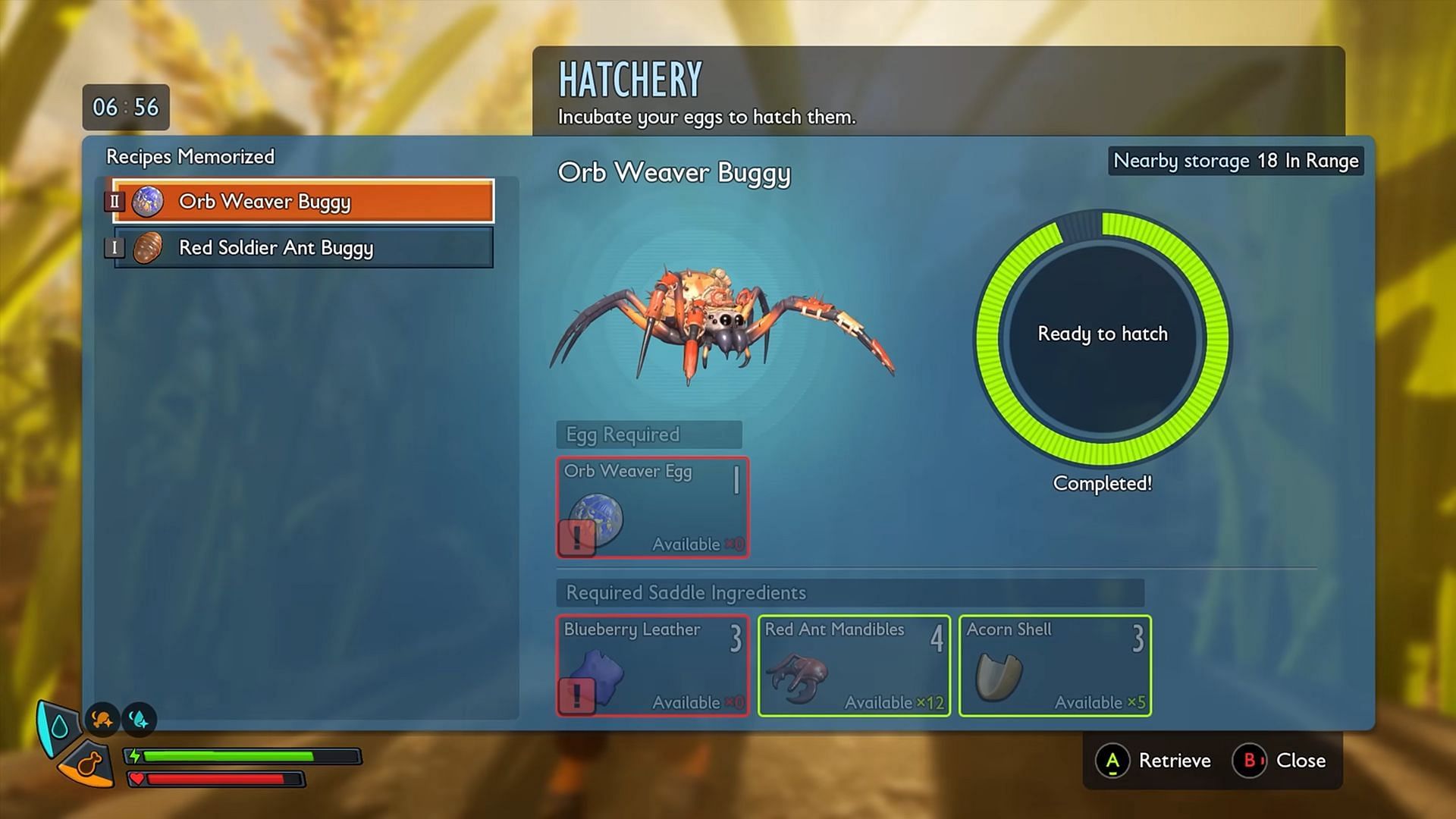Inspect the Red Ant Mandibles ingredient
Screen dimensions: 1456x819
coord(854,666)
